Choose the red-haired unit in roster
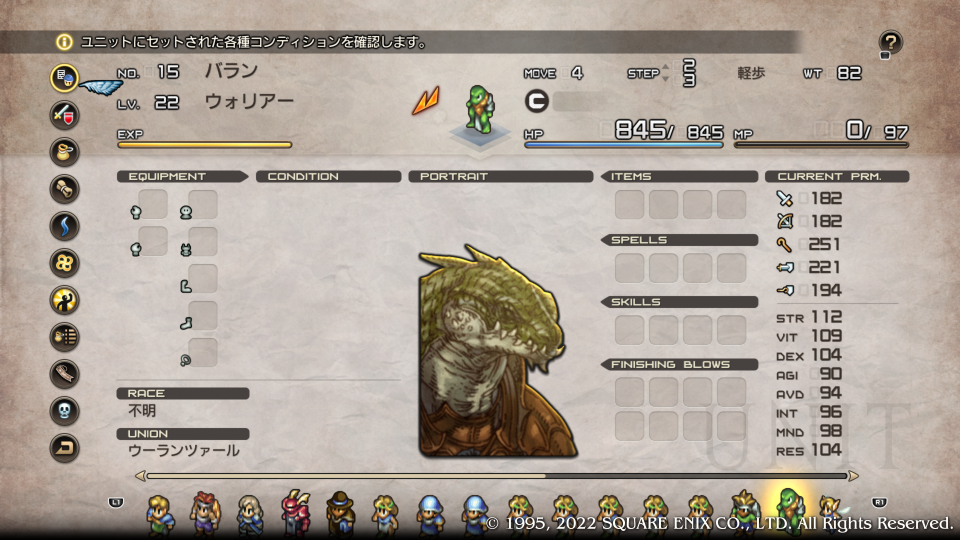The width and height of the screenshot is (960, 540). [205, 513]
